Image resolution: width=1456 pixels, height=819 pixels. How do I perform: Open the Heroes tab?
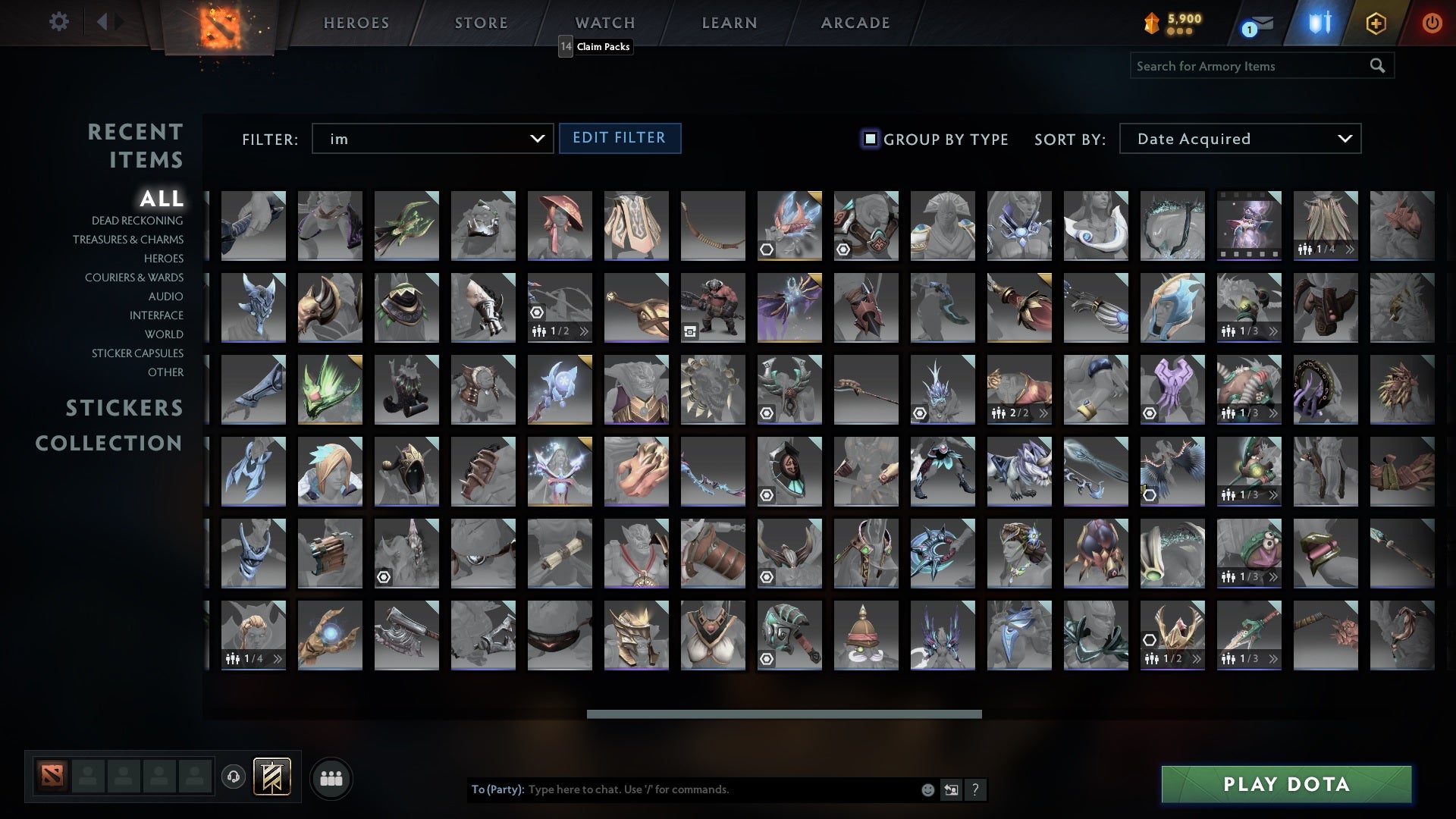[356, 23]
